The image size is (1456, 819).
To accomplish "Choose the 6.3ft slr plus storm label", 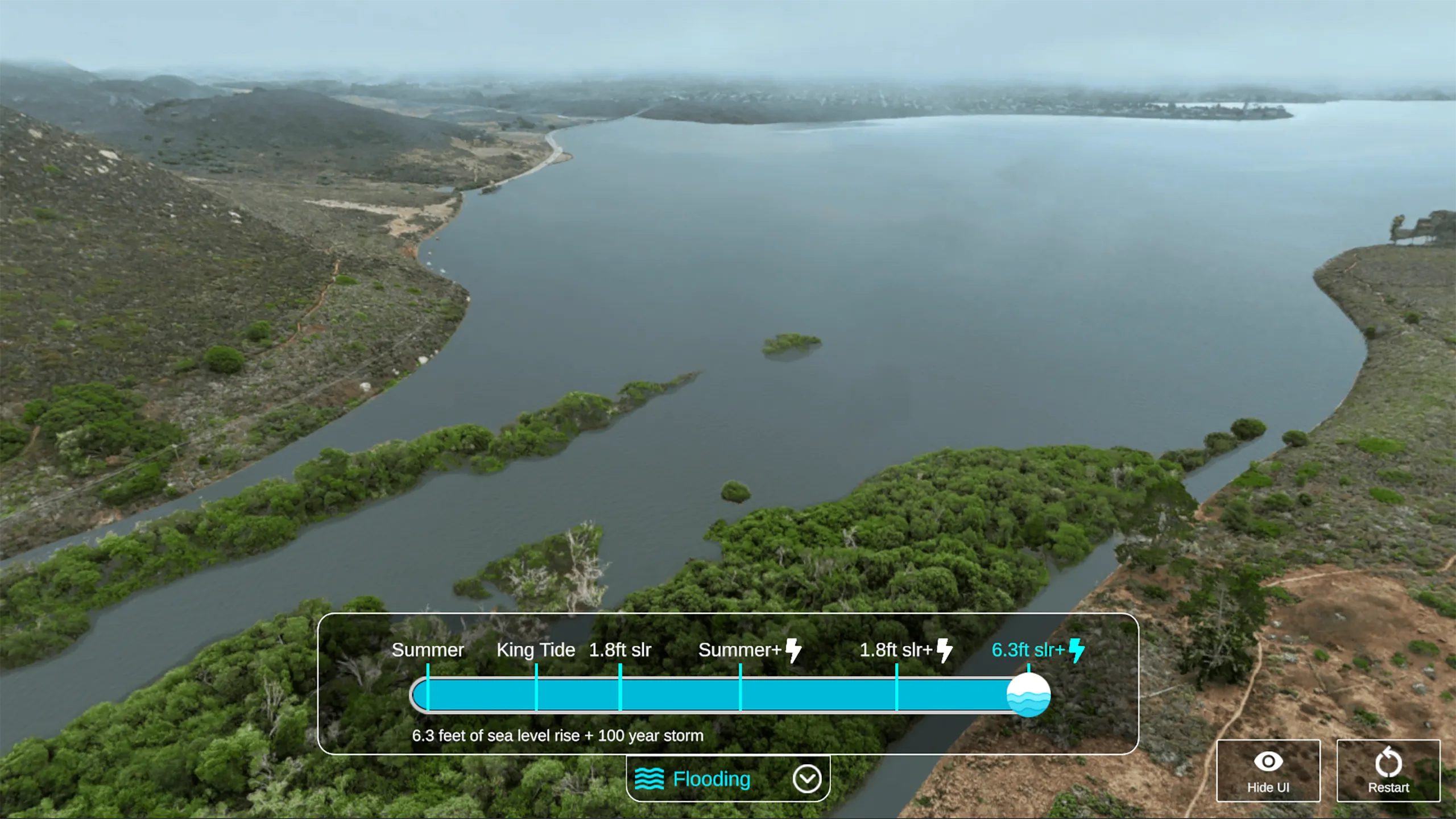I will tap(1037, 650).
